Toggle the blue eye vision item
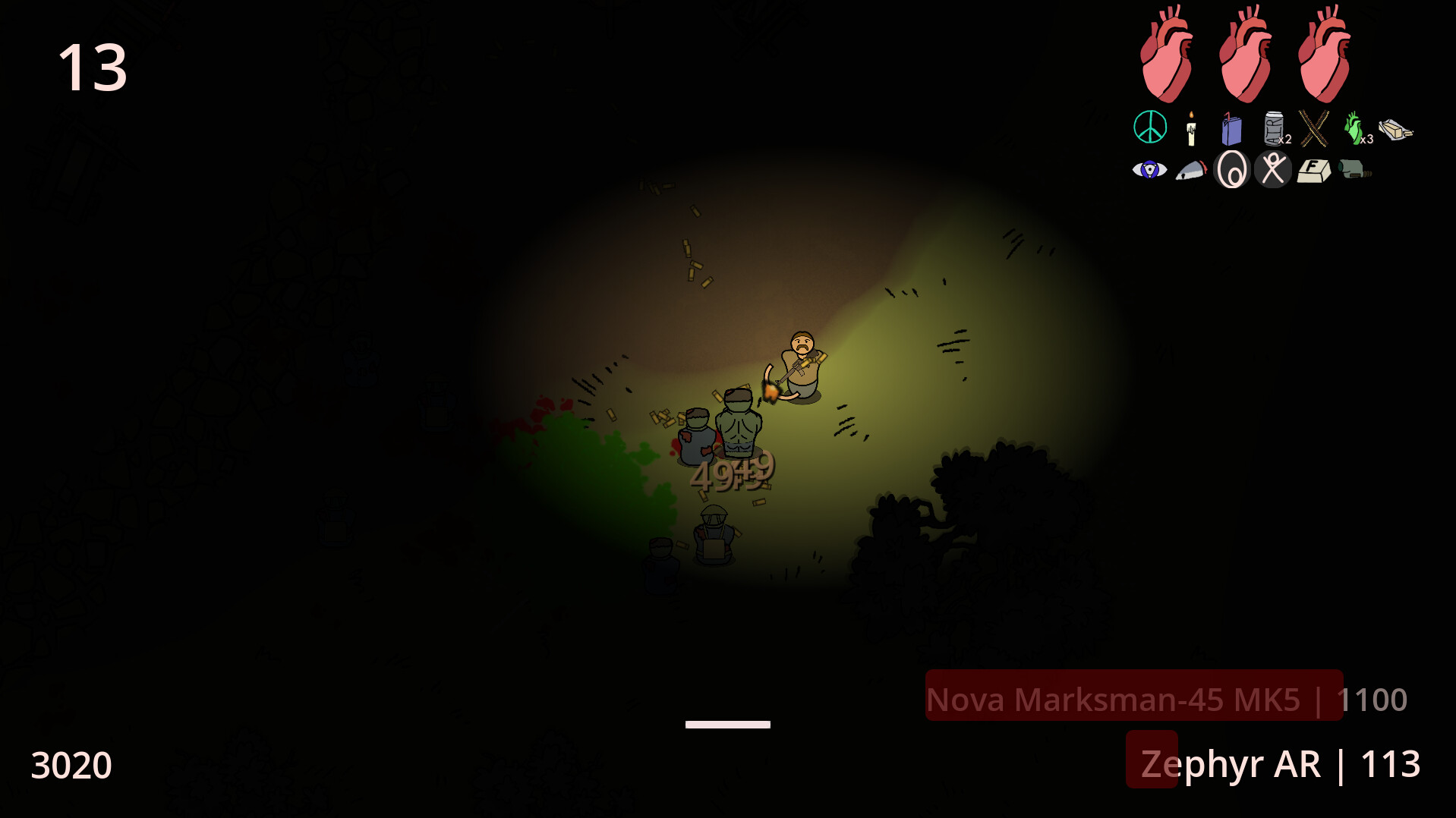The width and height of the screenshot is (1456, 818). coord(1149,169)
